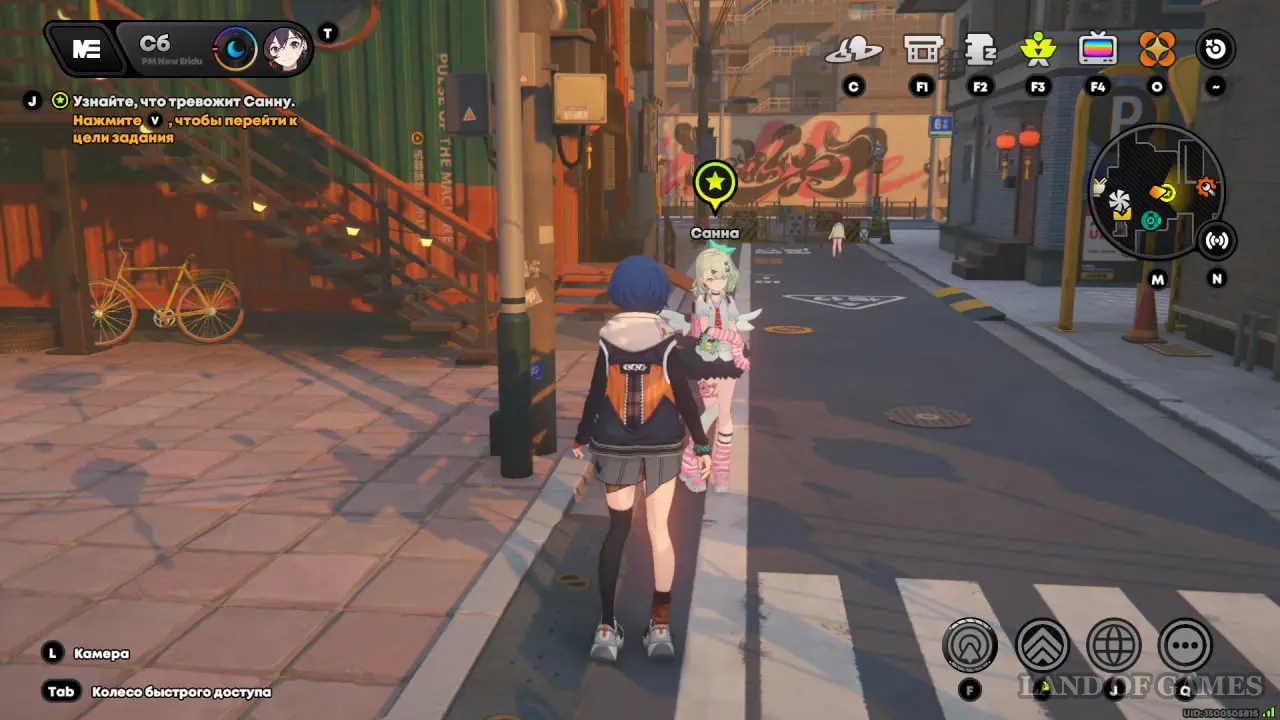
Task: Click the crescent moon time-of-day dial
Action: pos(236,48)
